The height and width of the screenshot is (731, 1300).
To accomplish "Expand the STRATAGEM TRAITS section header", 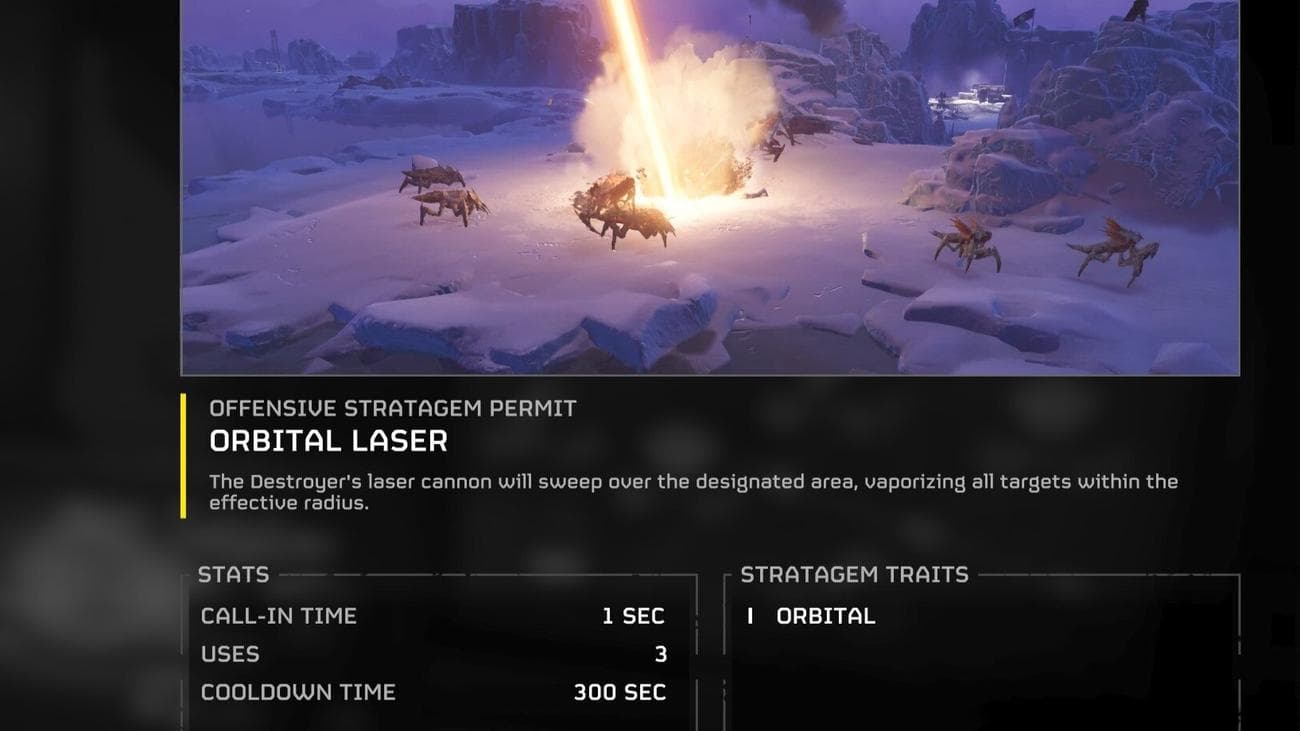I will pos(852,575).
